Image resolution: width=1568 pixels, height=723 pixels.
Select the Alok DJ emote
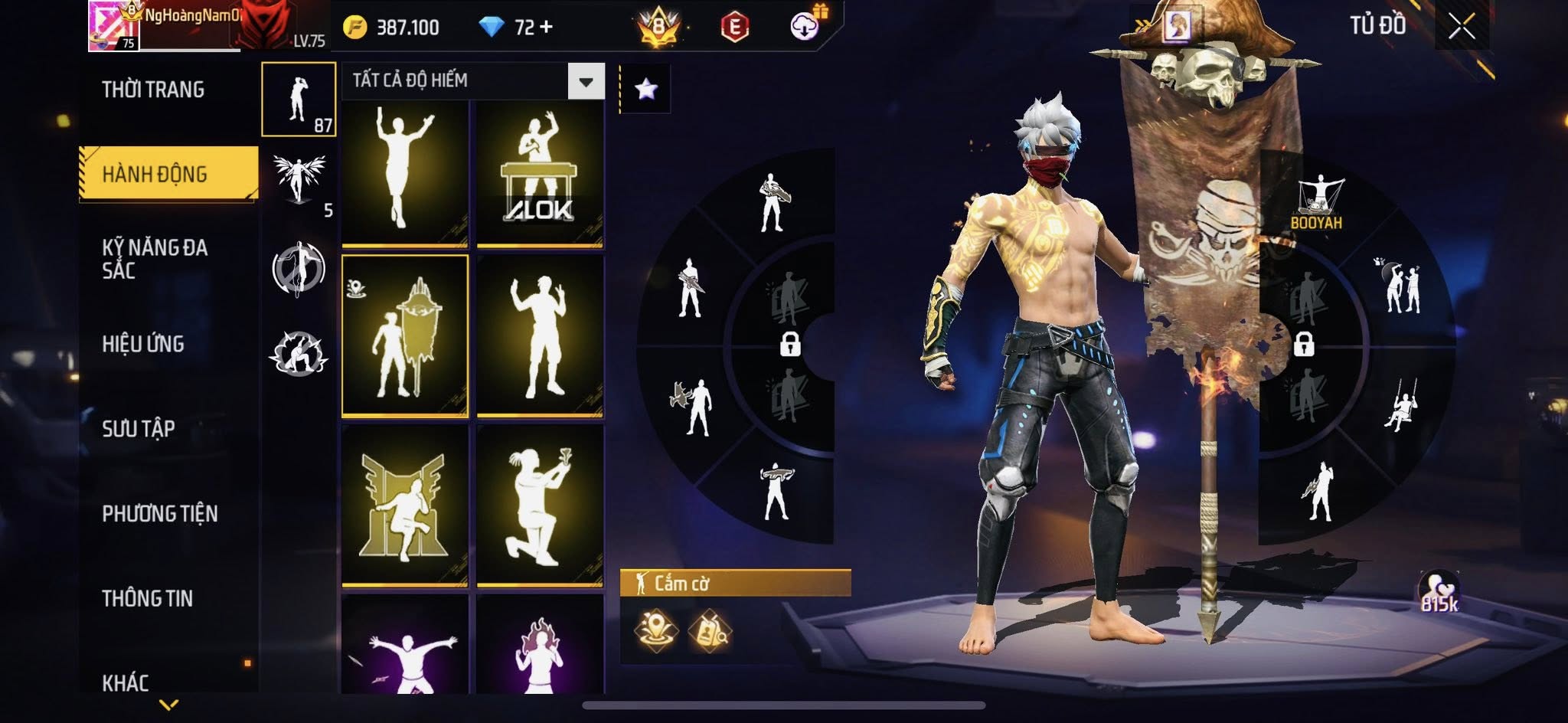pyautogui.click(x=540, y=175)
